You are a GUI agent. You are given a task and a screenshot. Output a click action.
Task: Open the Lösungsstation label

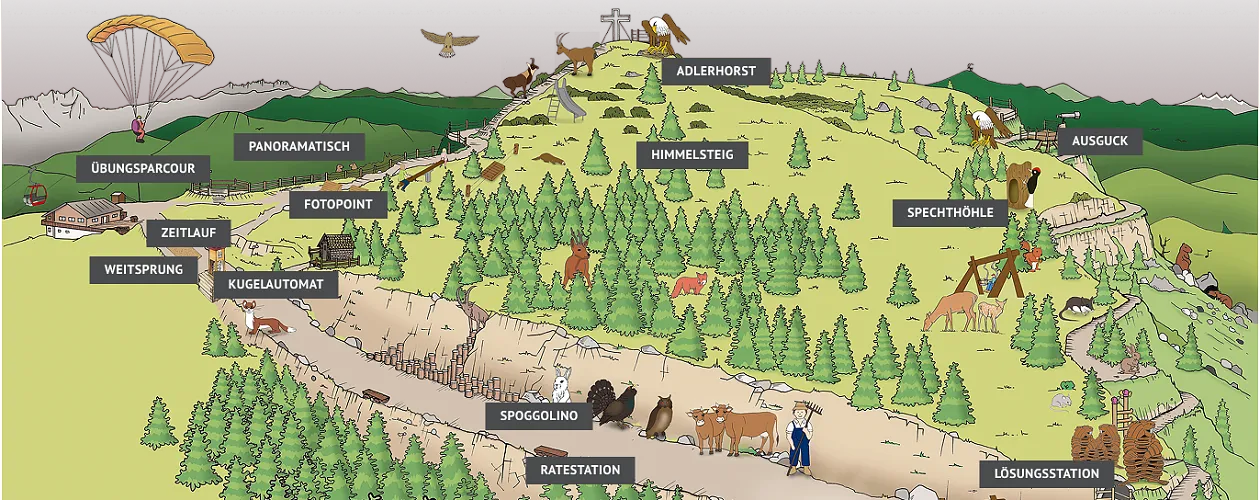click(x=1039, y=473)
